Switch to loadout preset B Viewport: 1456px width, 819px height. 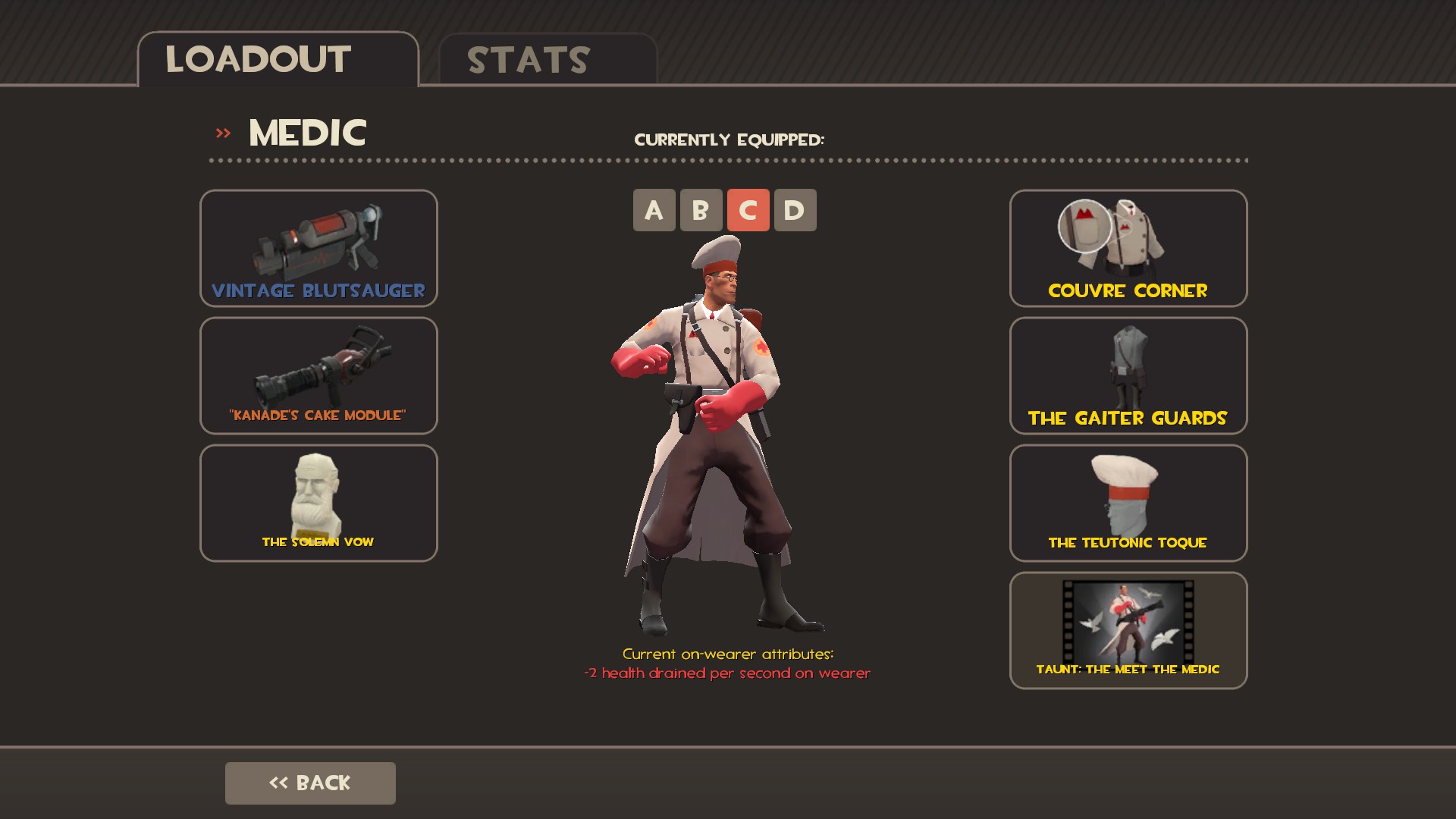(x=701, y=210)
